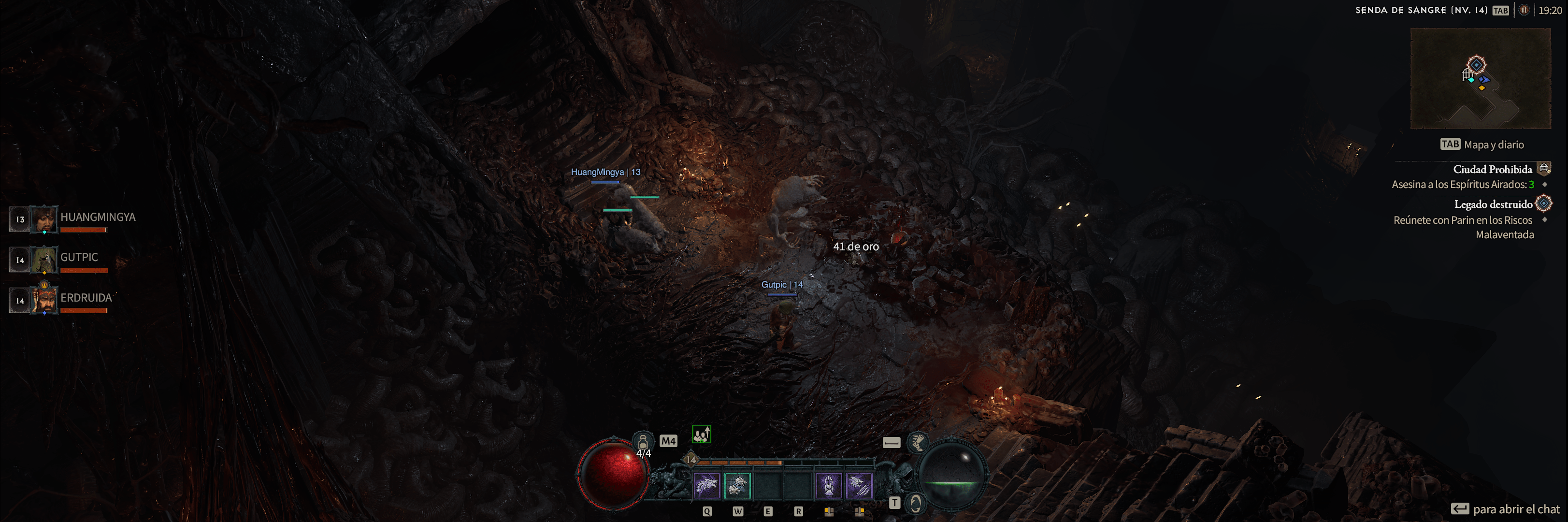Activate the wolf howl skill slot
The height and width of the screenshot is (522, 1568).
(707, 485)
